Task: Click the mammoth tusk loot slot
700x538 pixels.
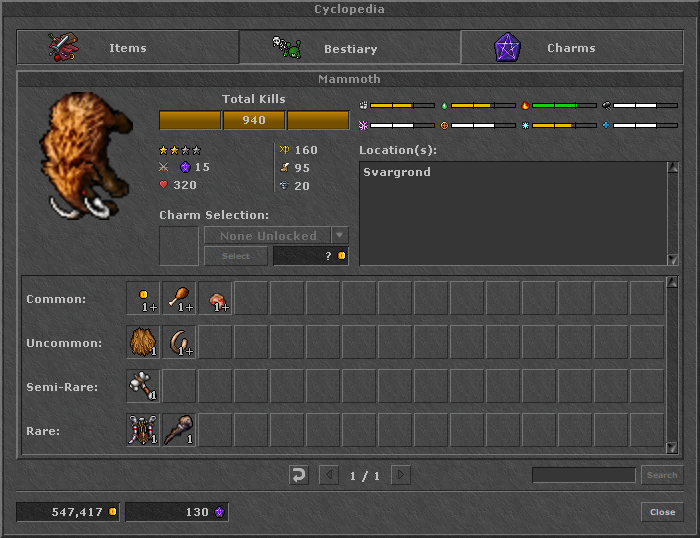Action: [179, 342]
